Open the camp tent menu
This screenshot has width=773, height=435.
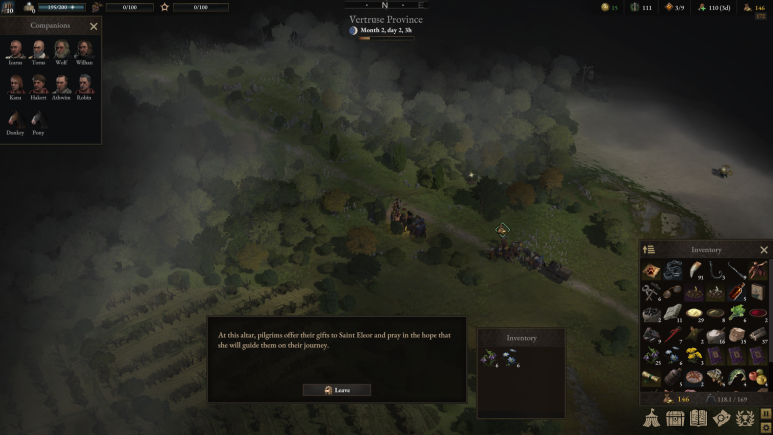point(651,418)
